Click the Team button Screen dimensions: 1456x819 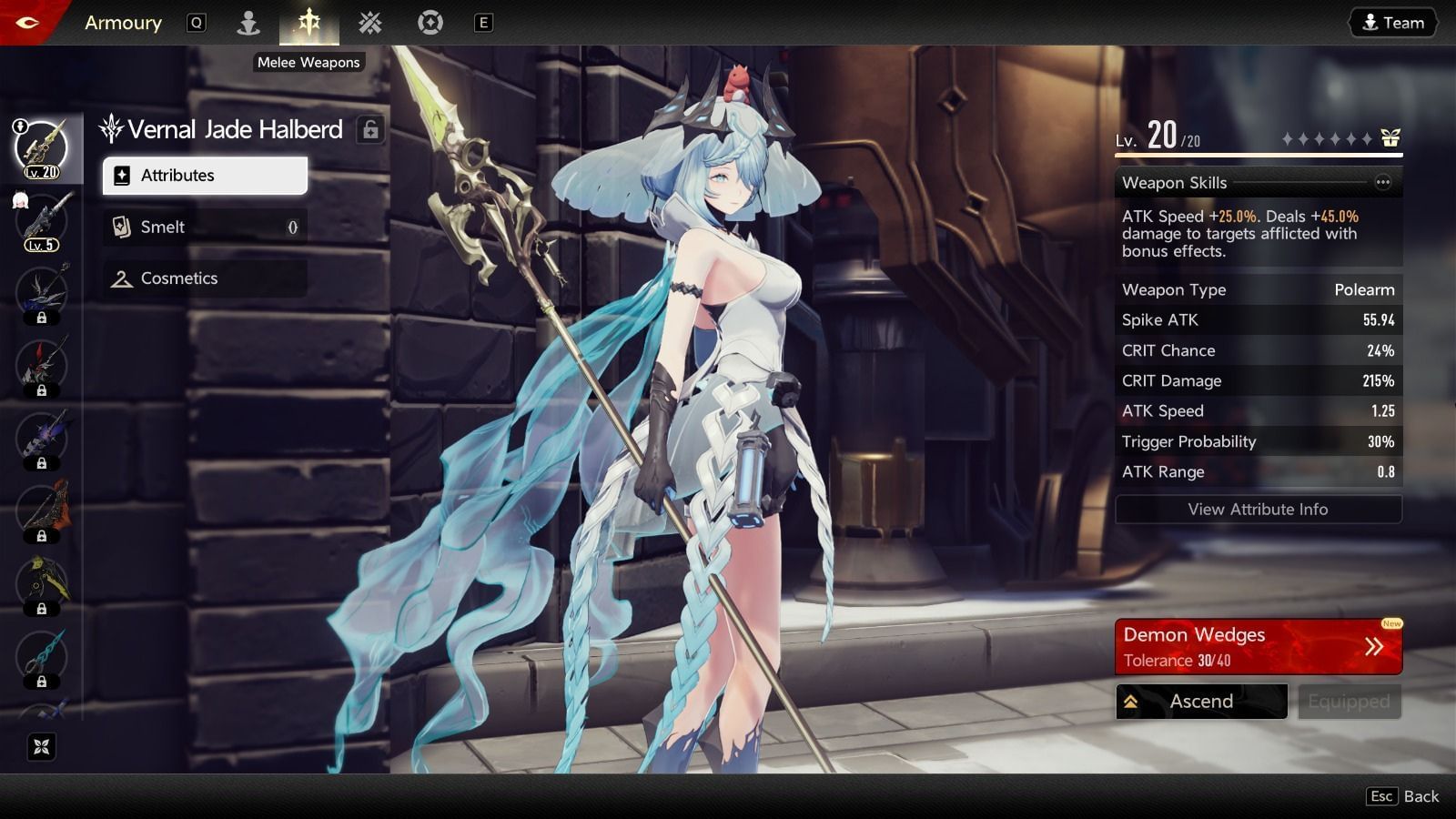1393,23
